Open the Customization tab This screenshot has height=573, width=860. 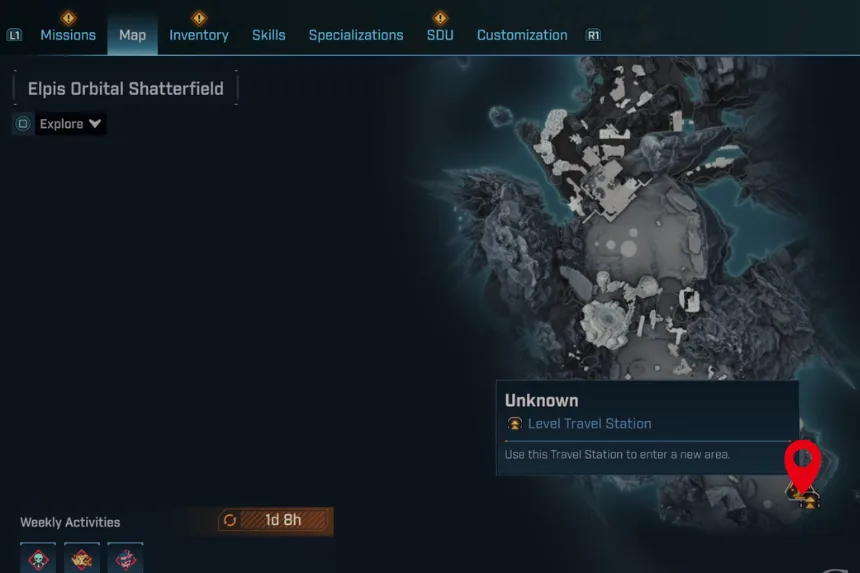[522, 35]
